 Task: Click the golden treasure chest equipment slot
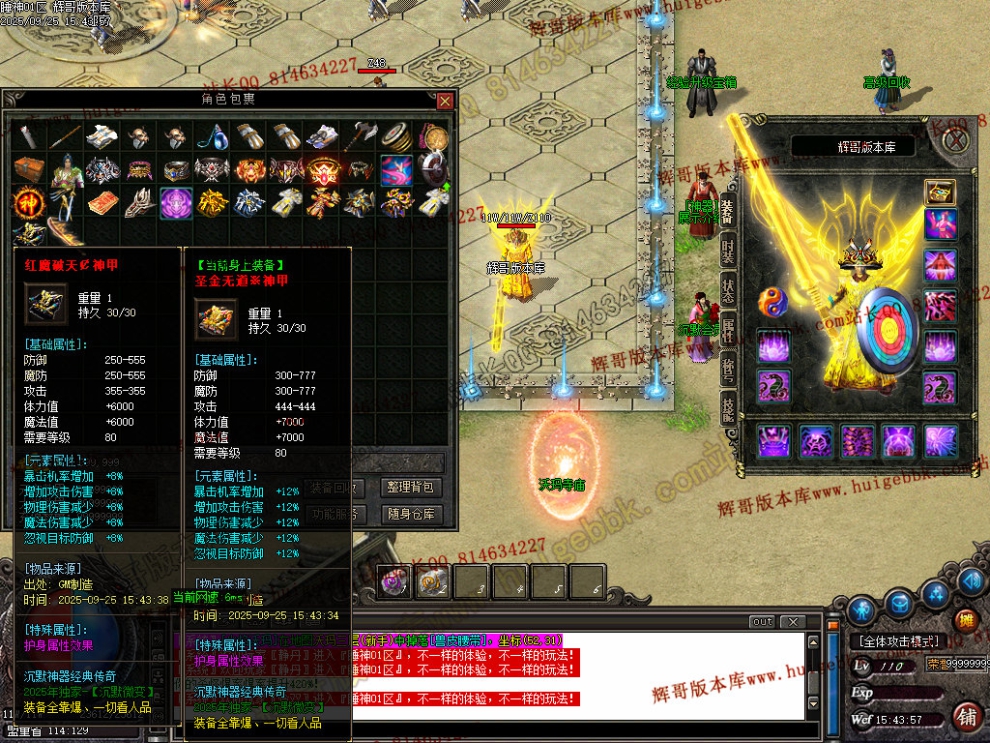point(939,191)
